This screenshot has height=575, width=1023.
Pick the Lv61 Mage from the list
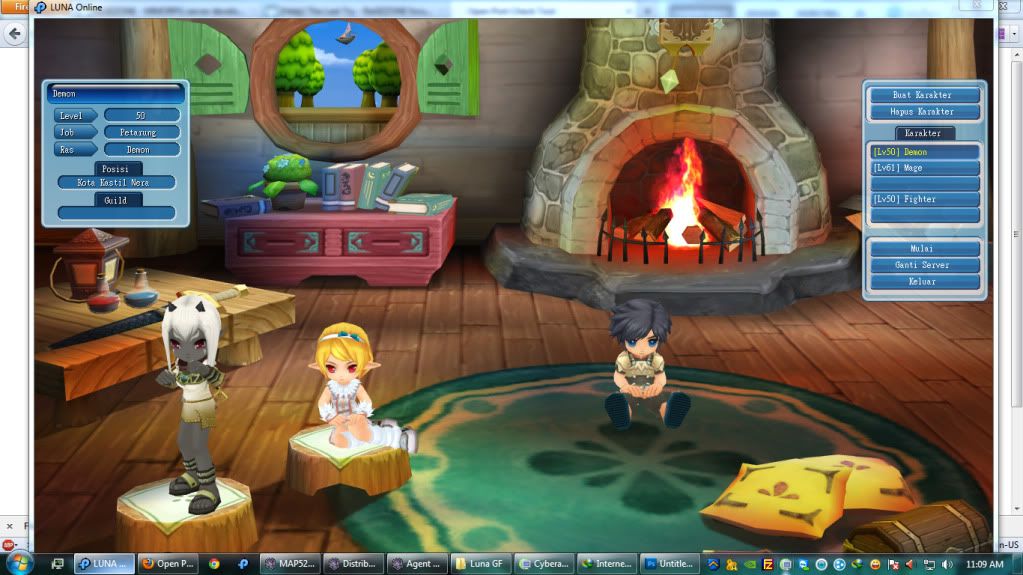[923, 168]
